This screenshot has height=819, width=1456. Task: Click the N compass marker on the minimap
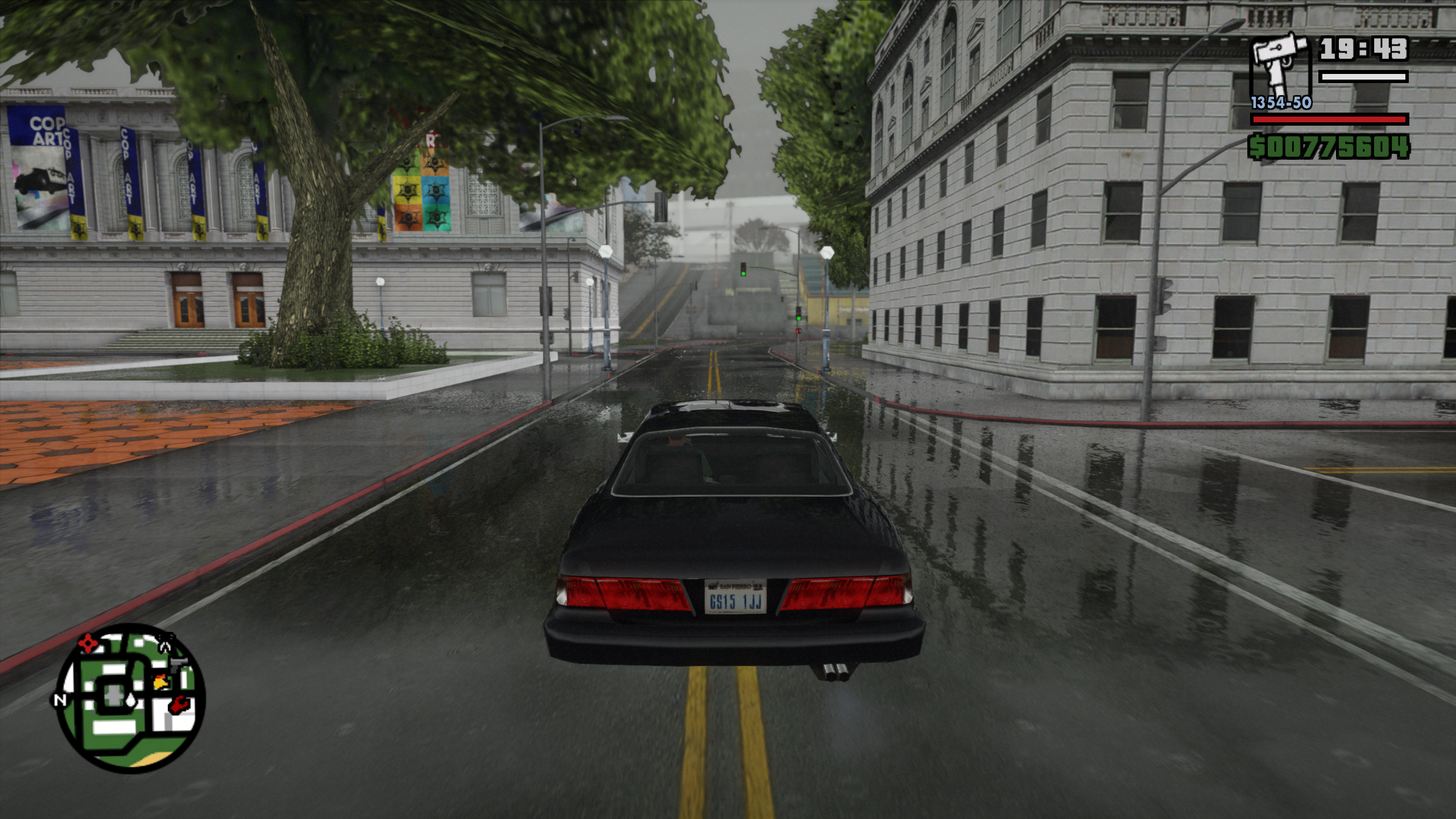click(60, 700)
